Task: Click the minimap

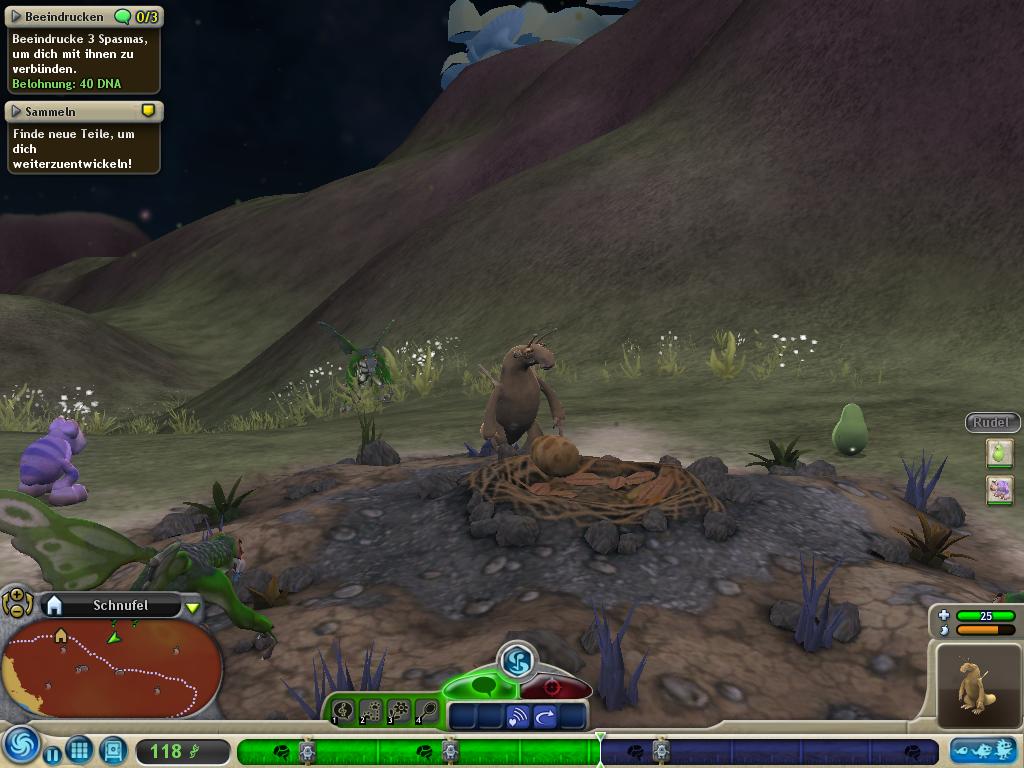Action: point(111,665)
